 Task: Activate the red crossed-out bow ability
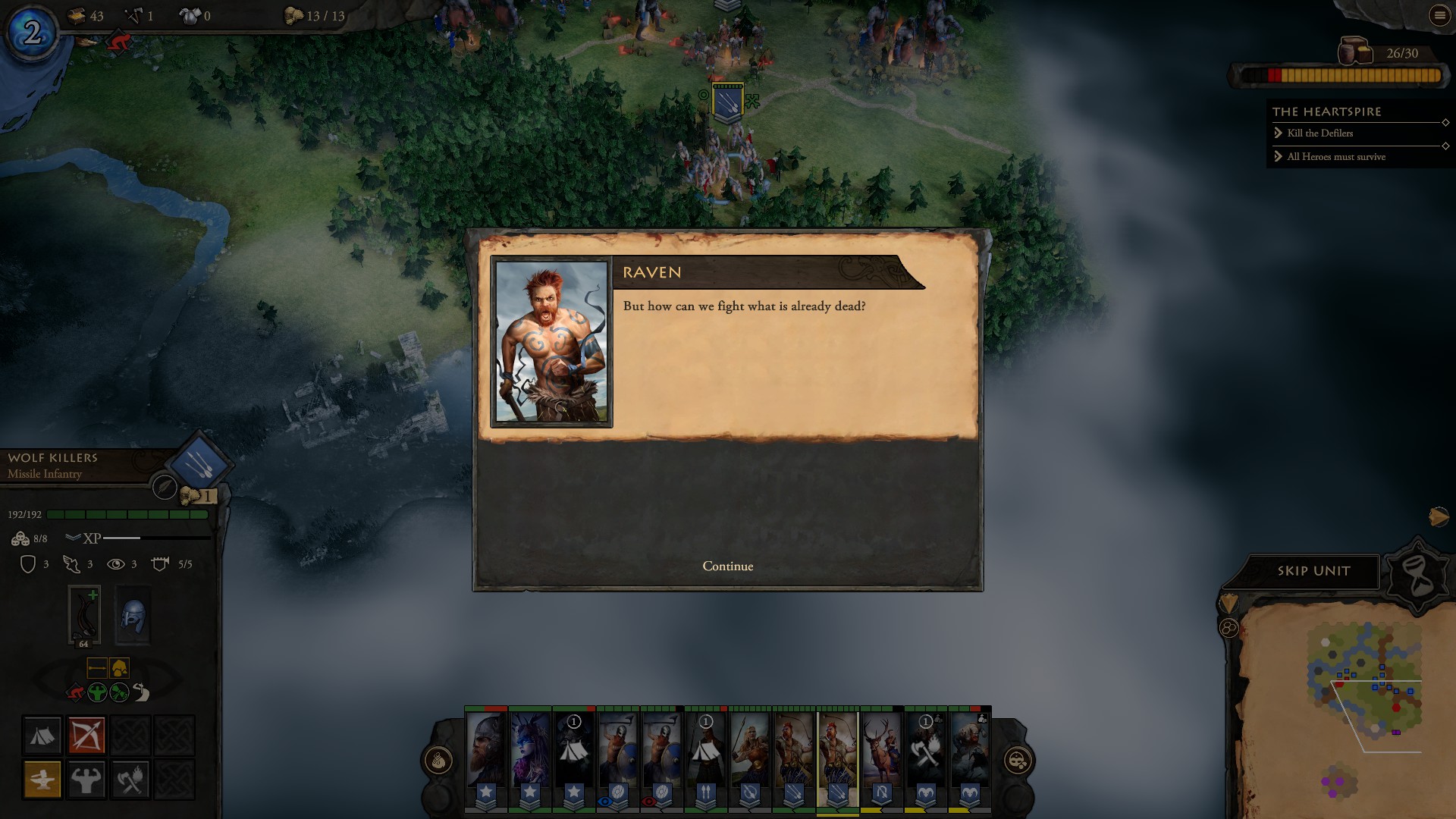click(86, 735)
